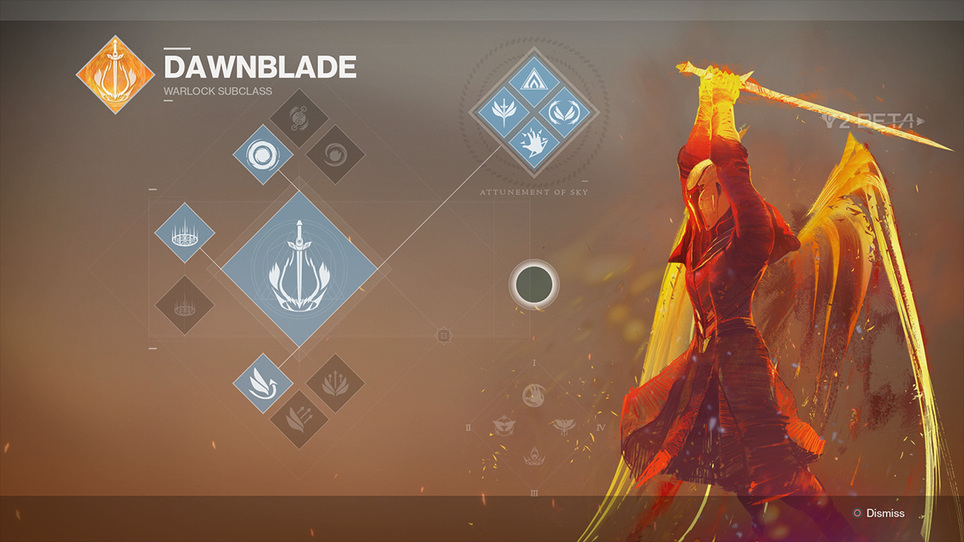Inspect the feathered plume Attunement of Sky perk
Screen dimensions: 964x542
[x=496, y=111]
